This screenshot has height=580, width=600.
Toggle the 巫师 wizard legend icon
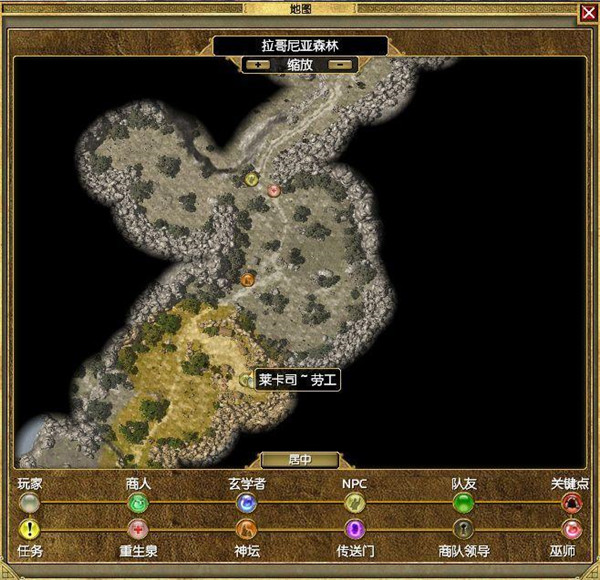[571, 529]
